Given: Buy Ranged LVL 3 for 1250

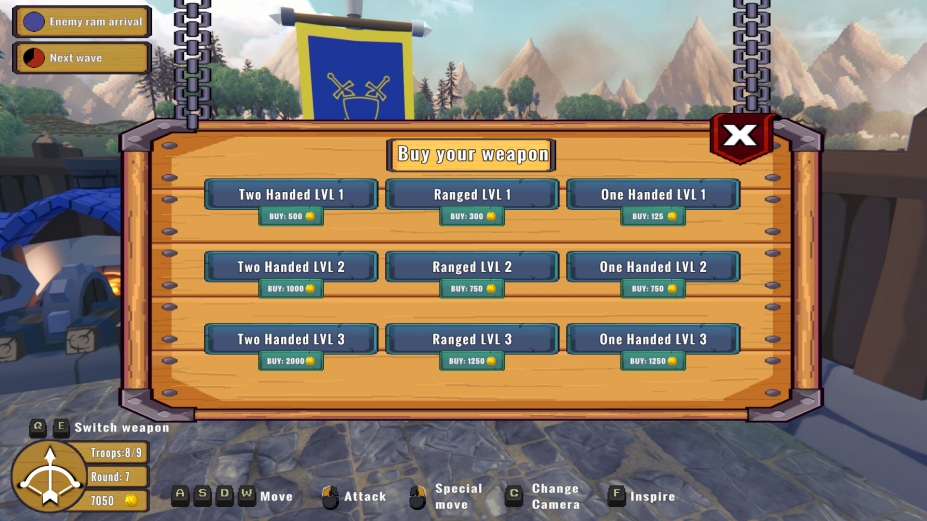Looking at the screenshot, I should (x=472, y=361).
